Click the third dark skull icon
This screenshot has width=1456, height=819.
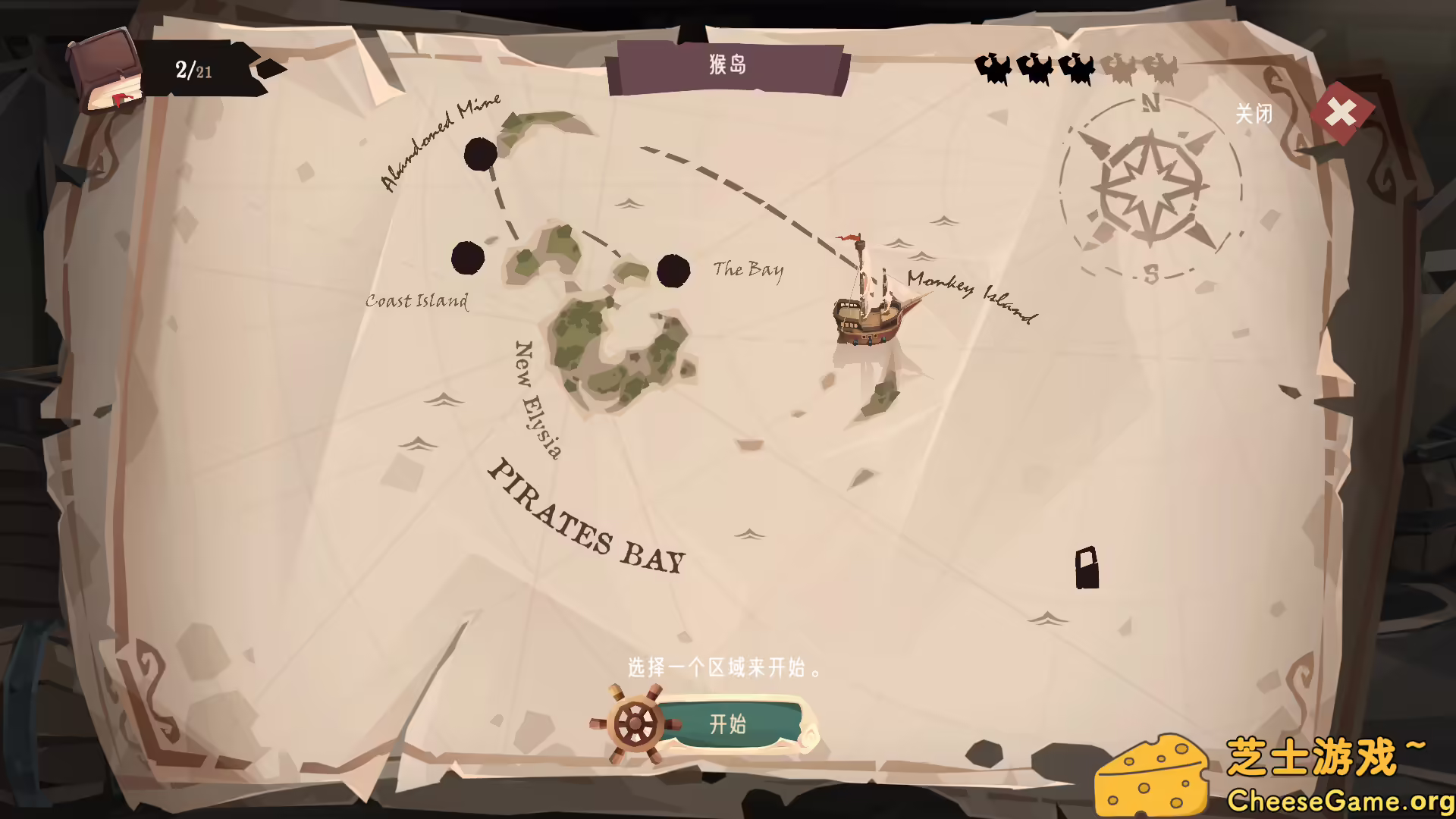point(1077,68)
